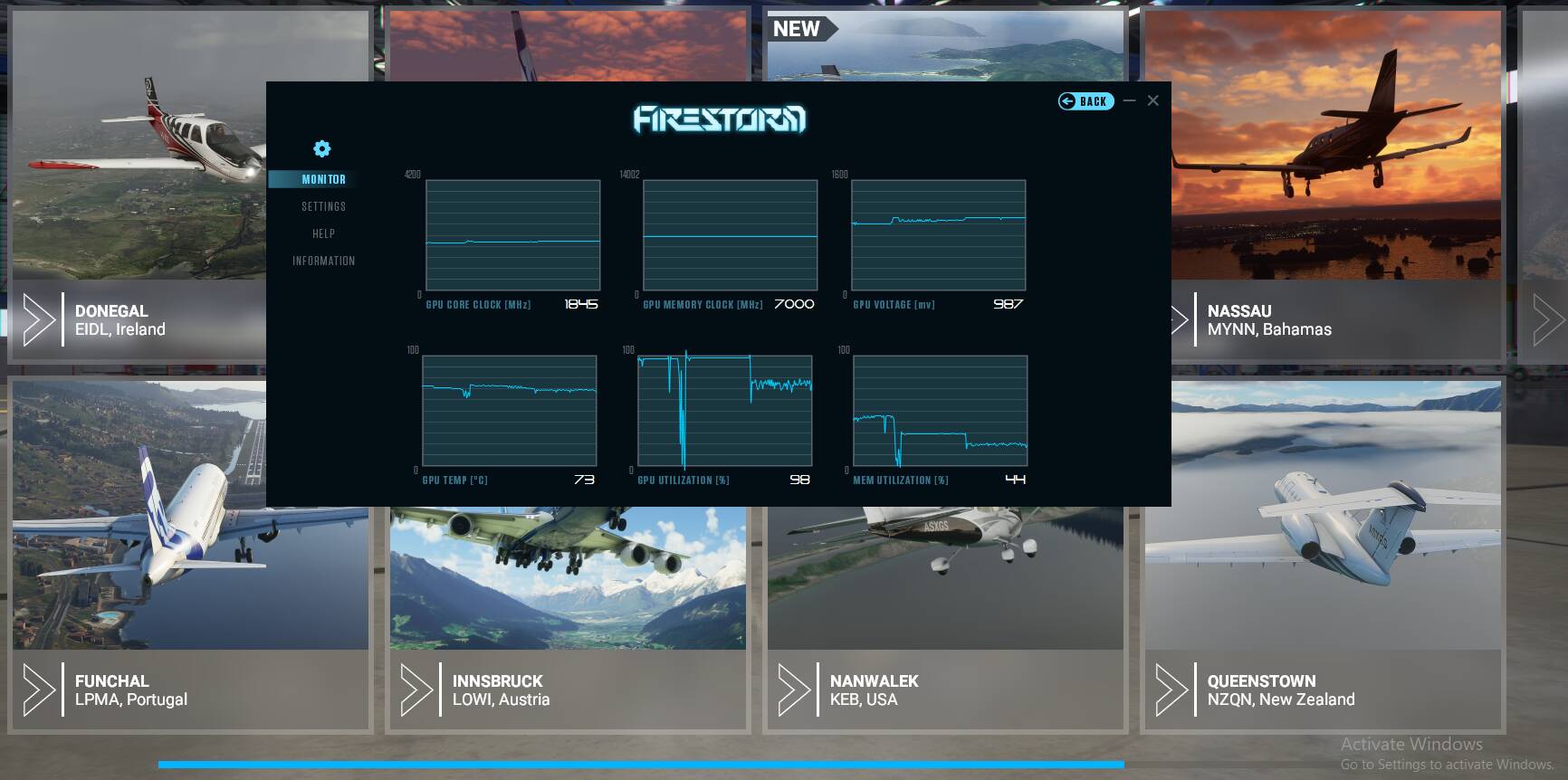Image resolution: width=1568 pixels, height=780 pixels.
Task: Select the MEM UTILIZATION graph
Action: (x=940, y=410)
